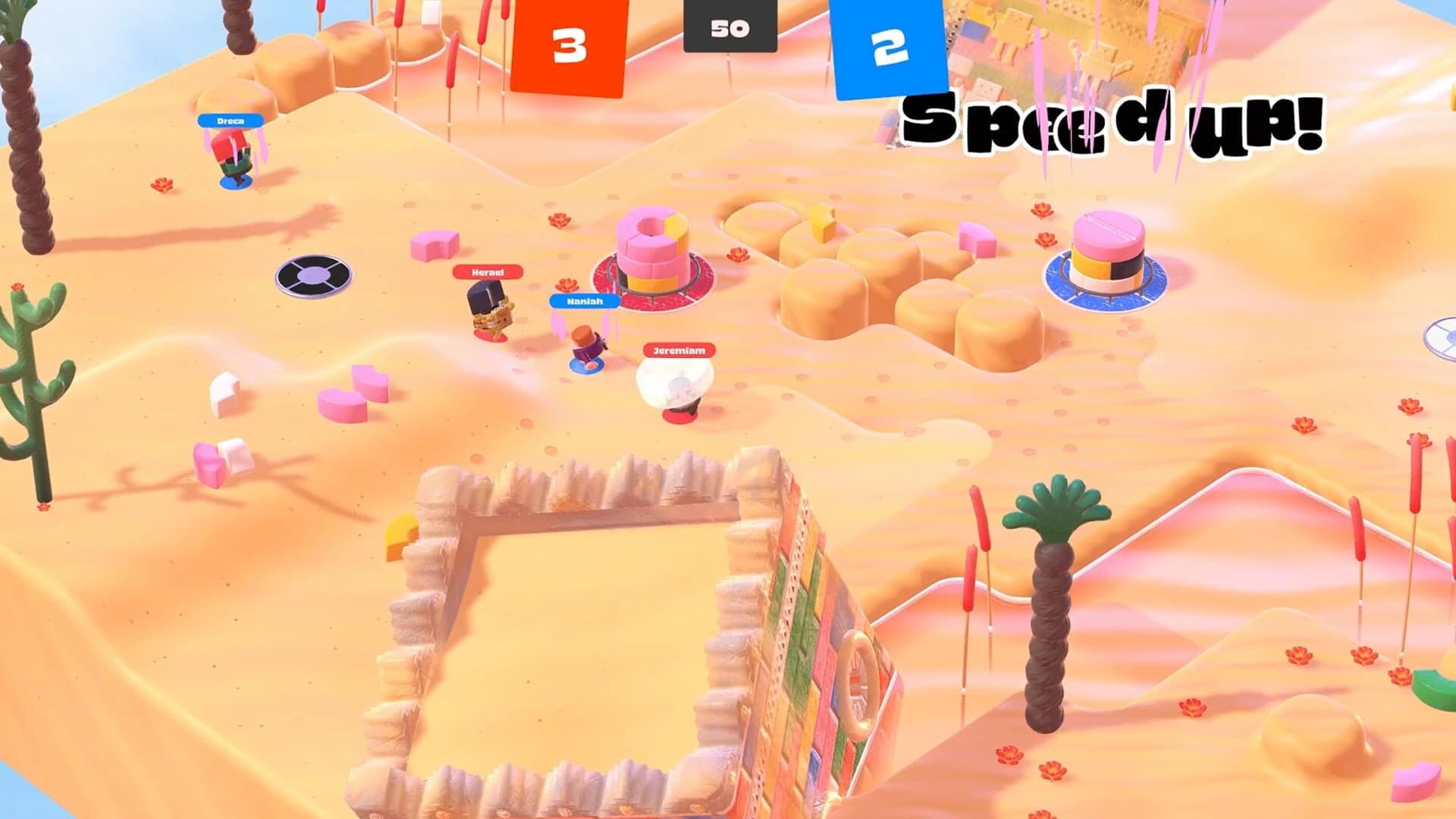Select the pink cake on red platform

pos(652,250)
